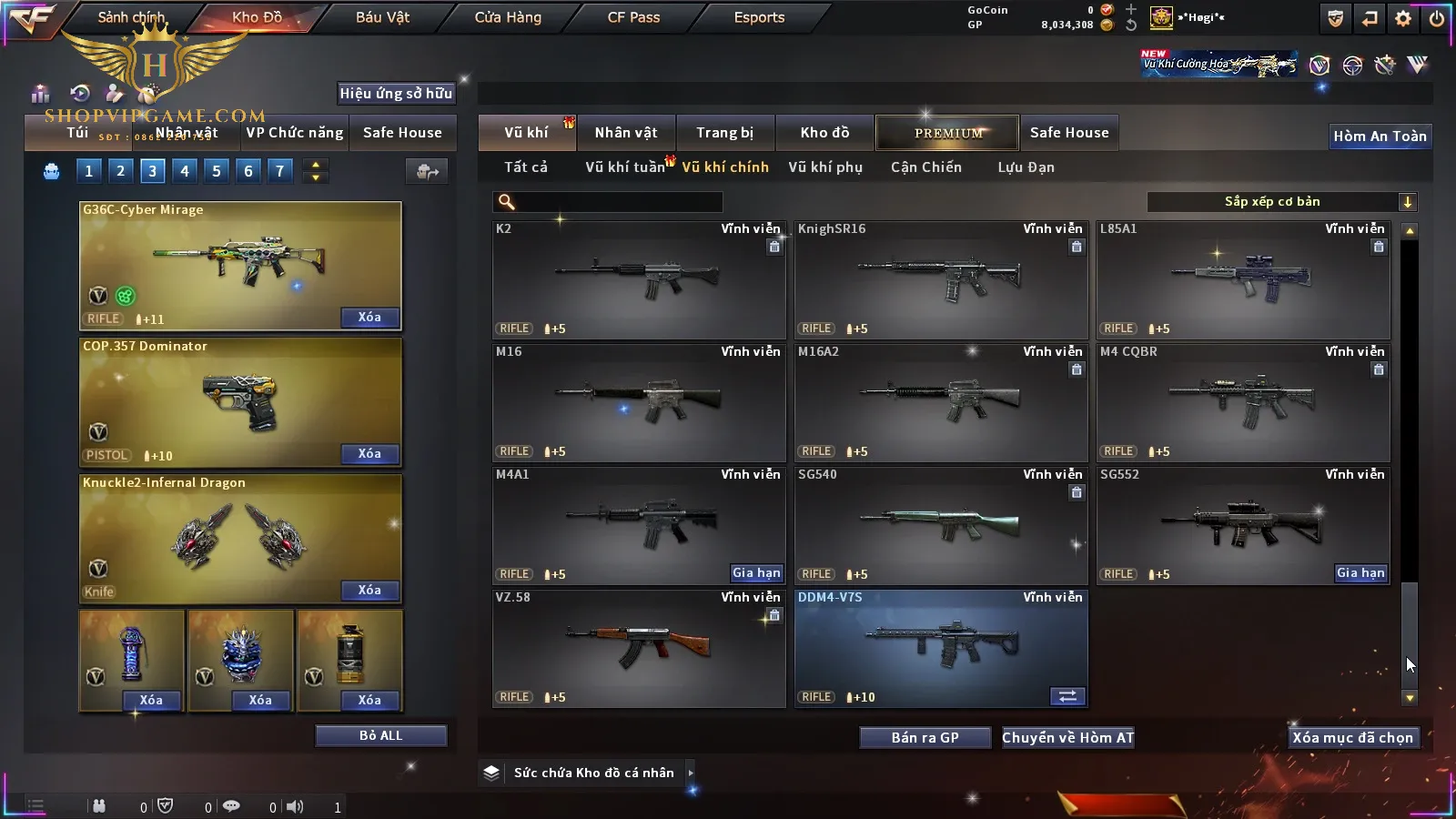Extend the M4A1 with Gia hạn
Screen dimensions: 1456x819
[756, 573]
